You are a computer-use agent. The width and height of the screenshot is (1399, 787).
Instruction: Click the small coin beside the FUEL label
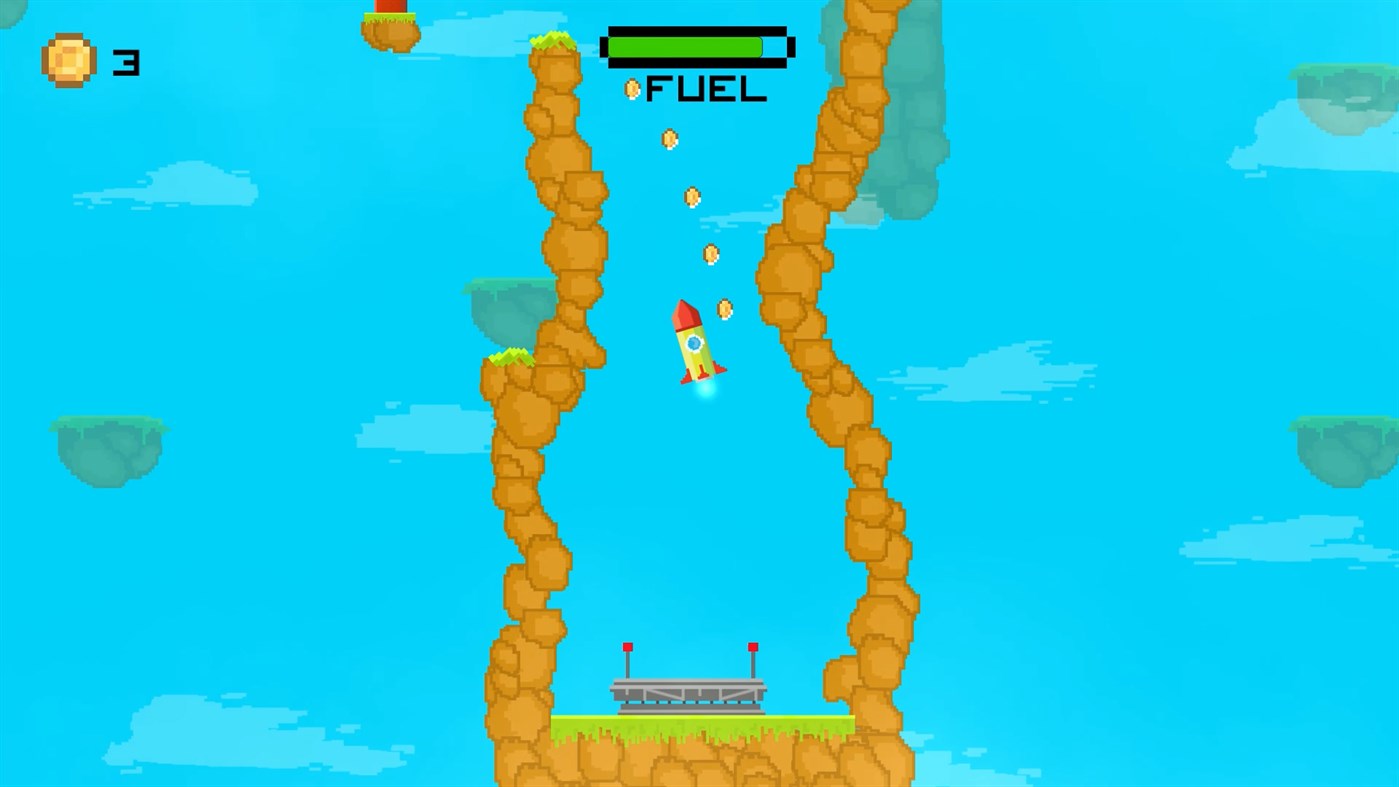632,88
